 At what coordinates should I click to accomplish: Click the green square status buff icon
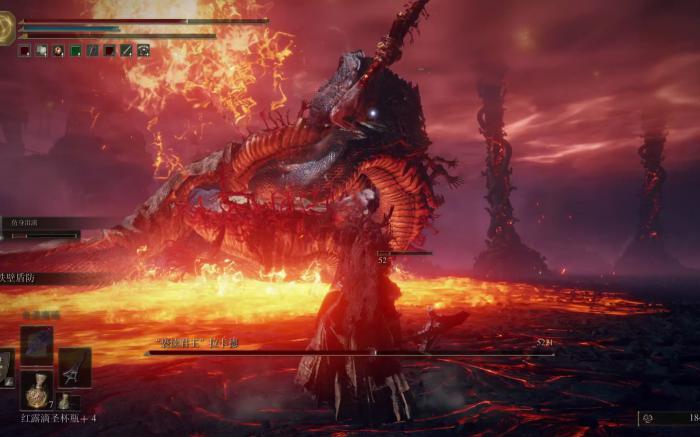(x=75, y=50)
